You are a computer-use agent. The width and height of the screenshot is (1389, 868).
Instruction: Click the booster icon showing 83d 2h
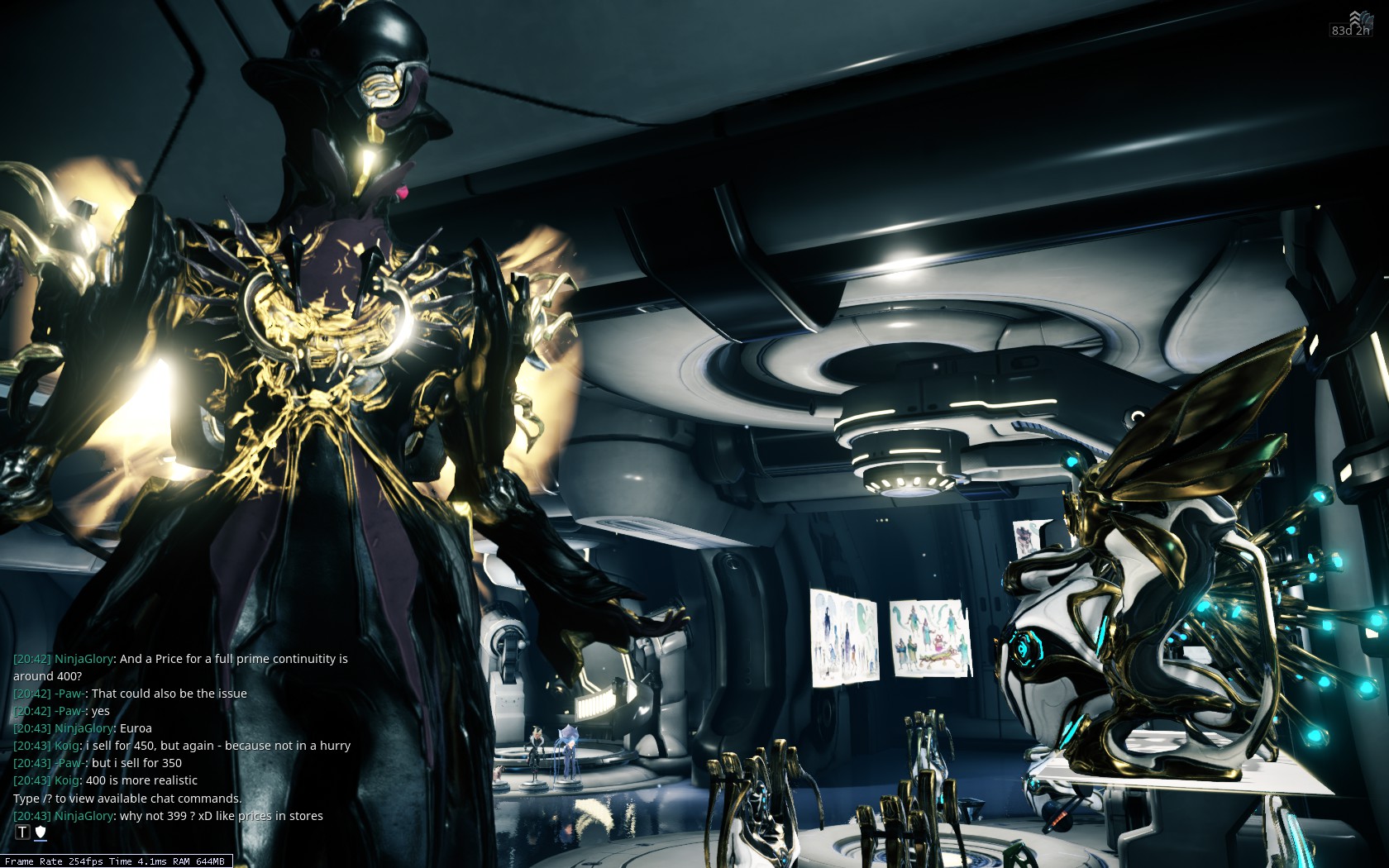point(1351,31)
